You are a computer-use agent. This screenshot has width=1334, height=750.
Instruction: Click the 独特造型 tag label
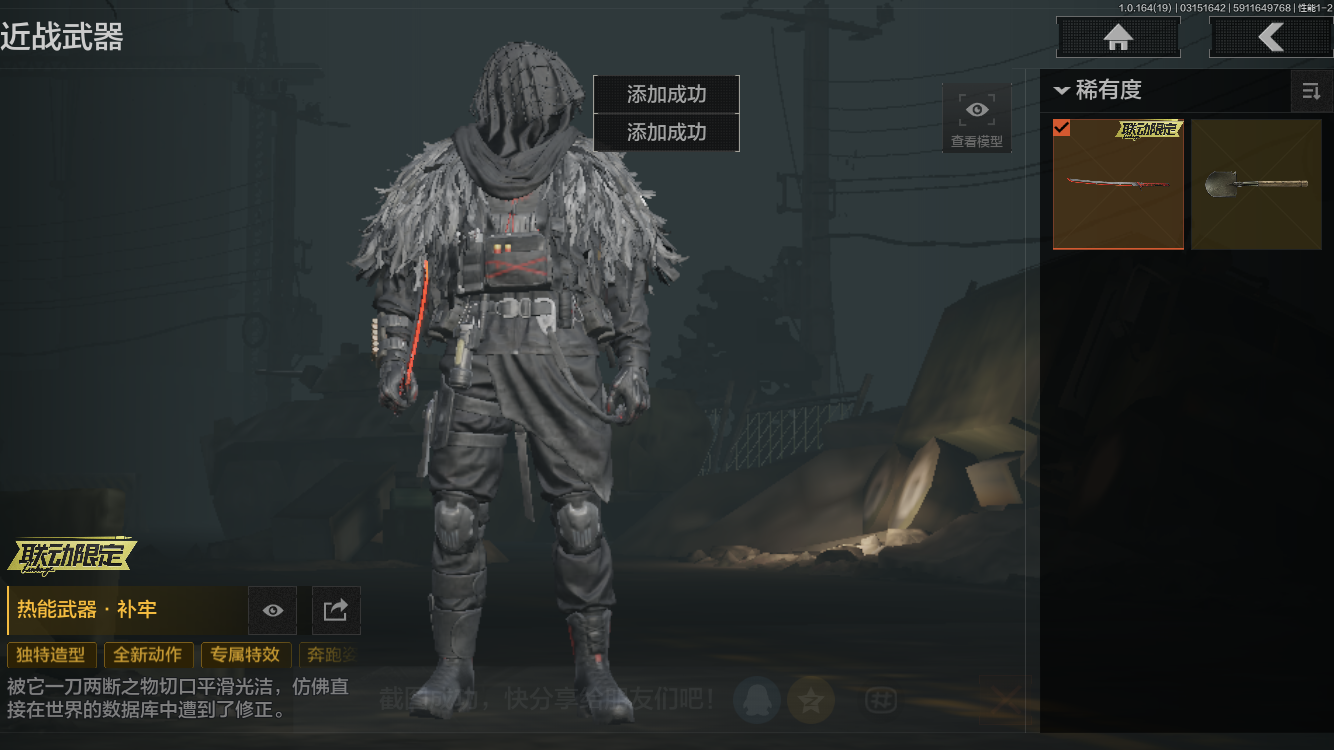point(52,655)
